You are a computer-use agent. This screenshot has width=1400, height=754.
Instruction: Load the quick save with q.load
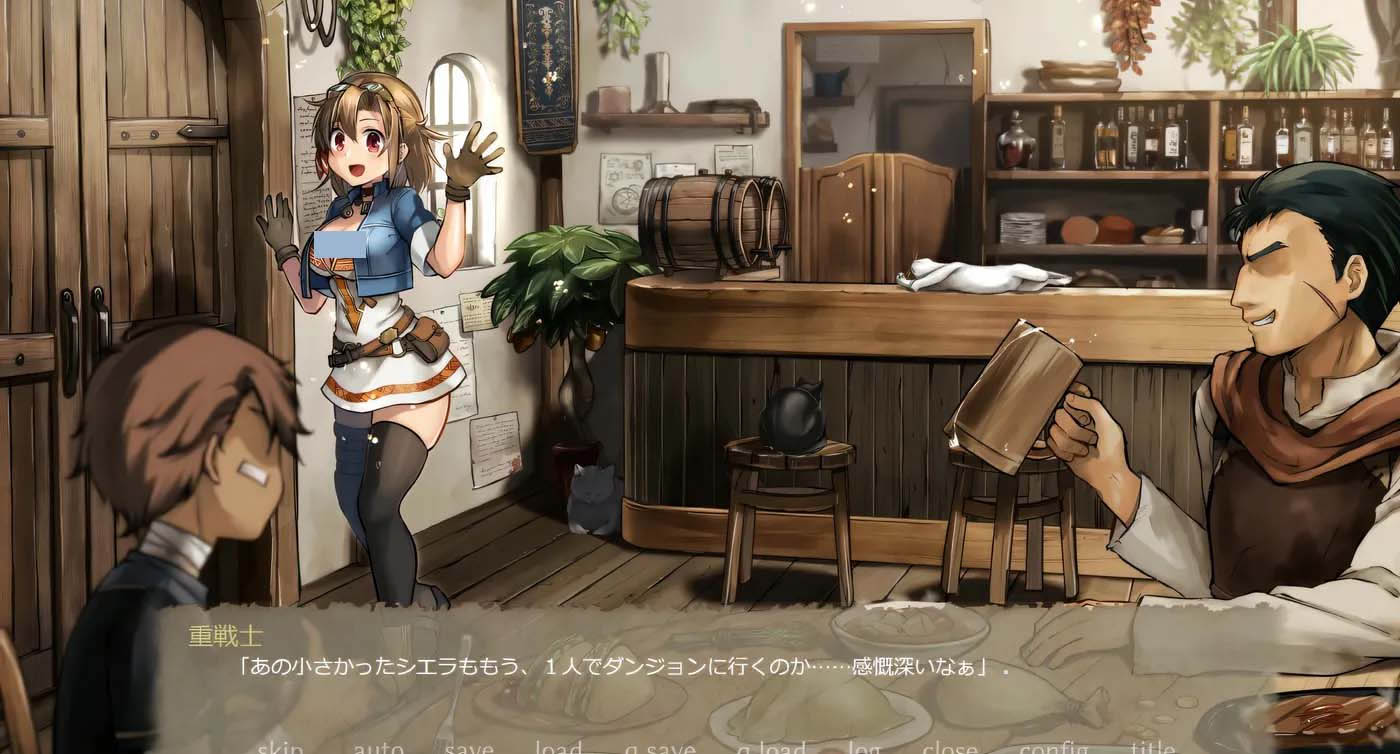770,747
